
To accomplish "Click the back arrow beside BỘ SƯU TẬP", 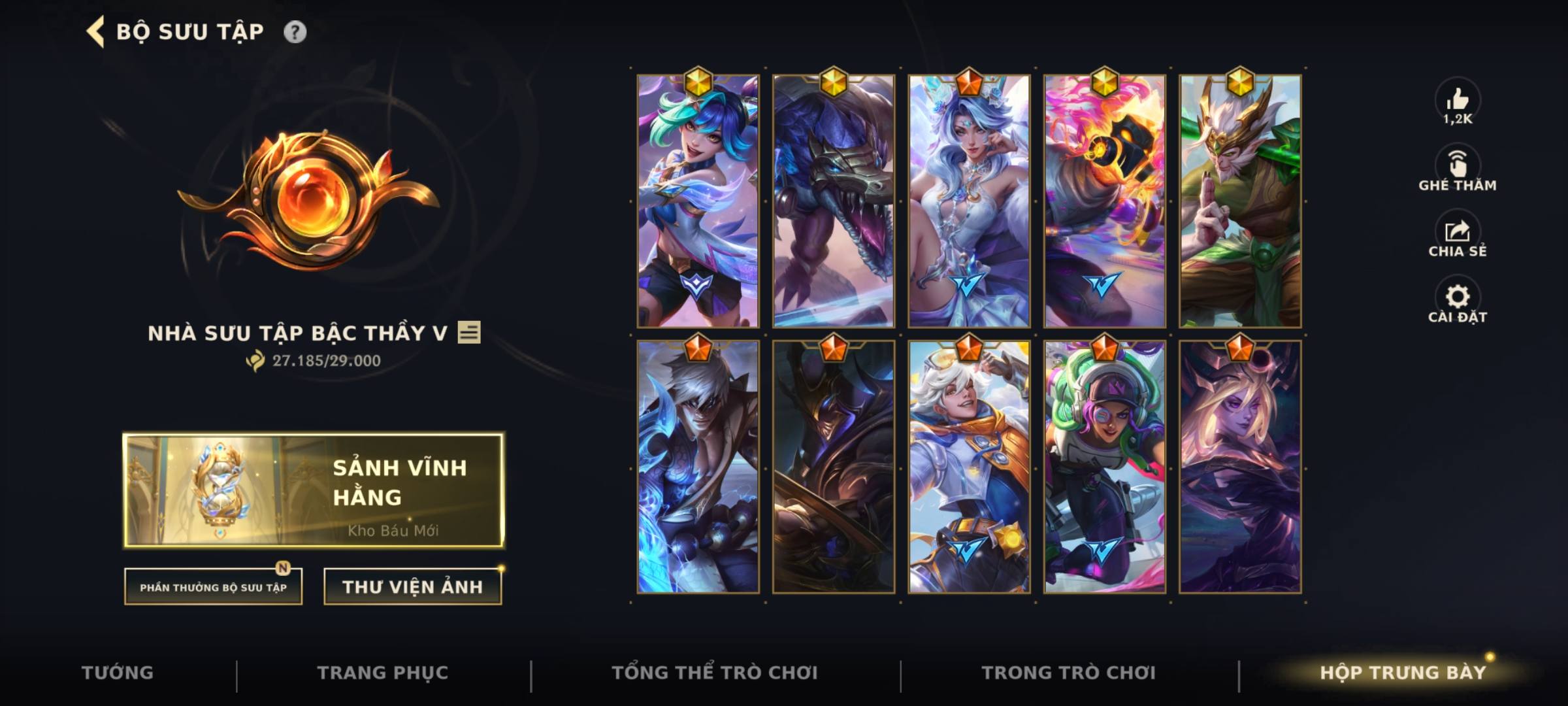I will 95,30.
